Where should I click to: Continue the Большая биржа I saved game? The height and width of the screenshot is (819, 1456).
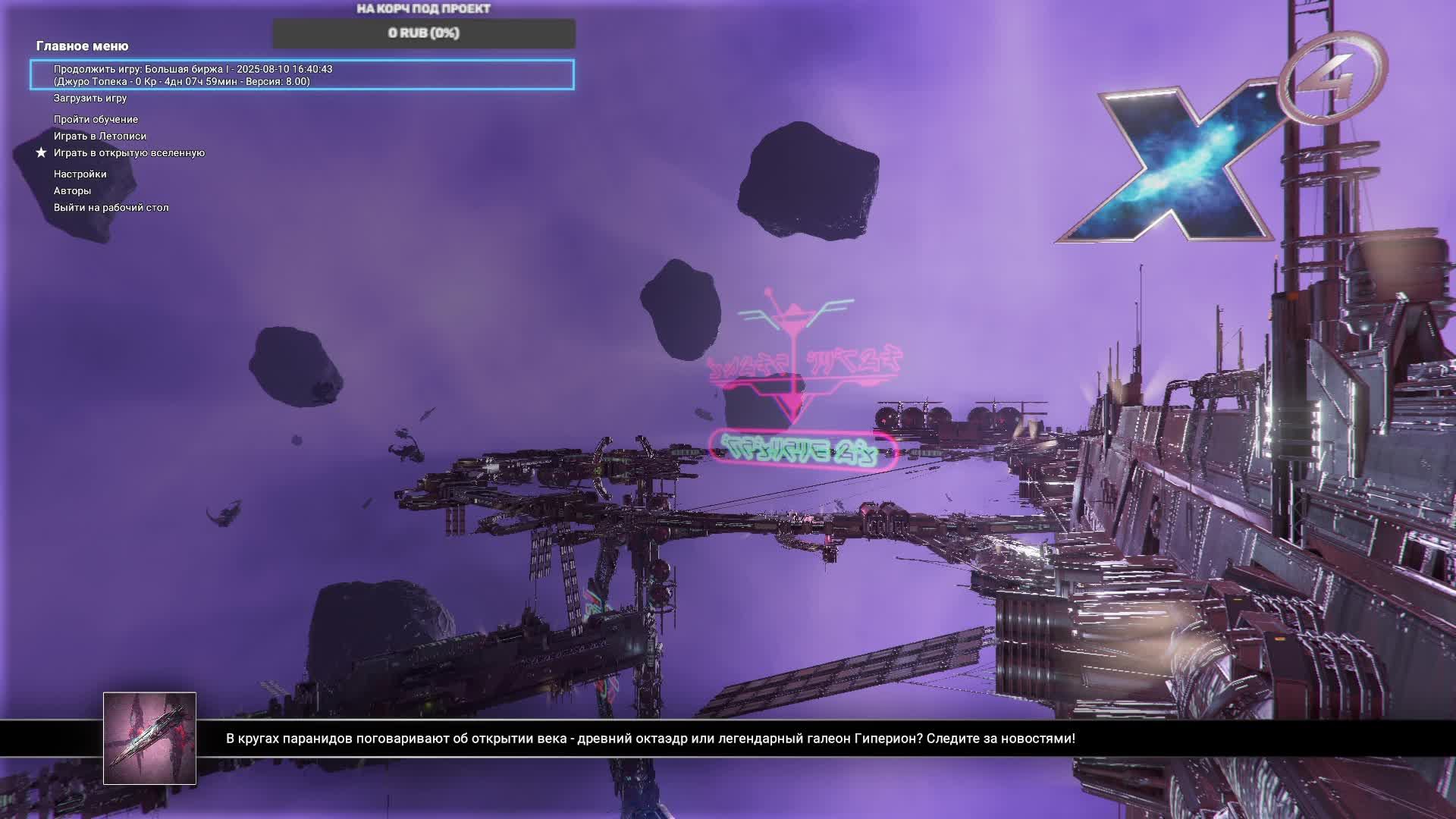point(302,75)
